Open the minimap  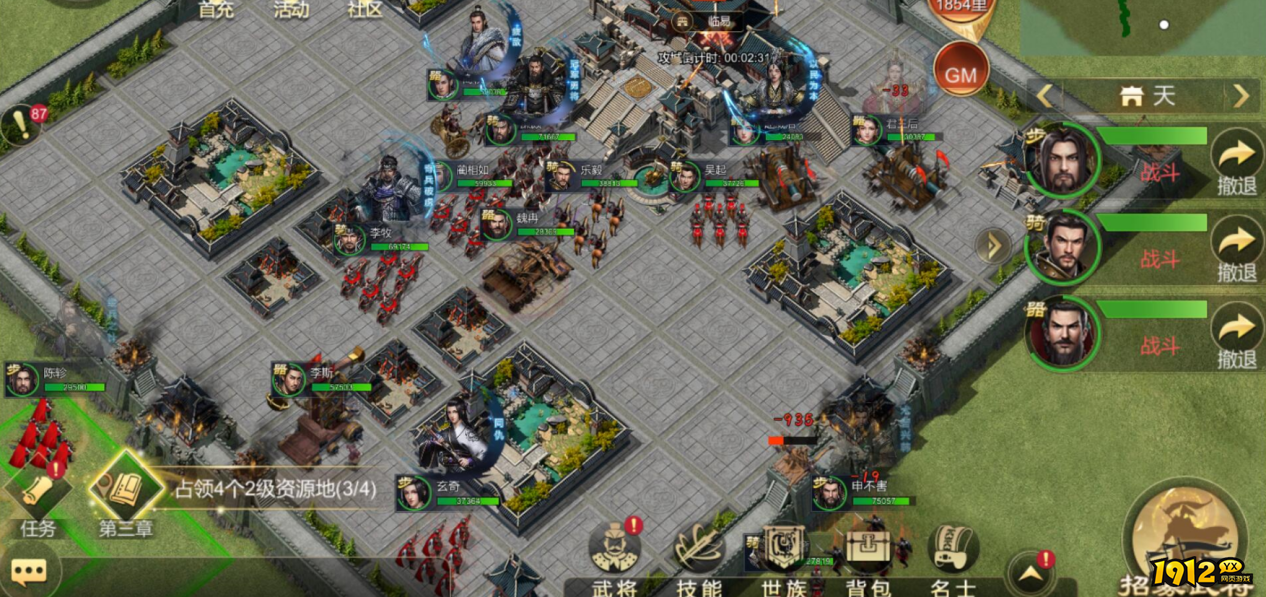1142,27
